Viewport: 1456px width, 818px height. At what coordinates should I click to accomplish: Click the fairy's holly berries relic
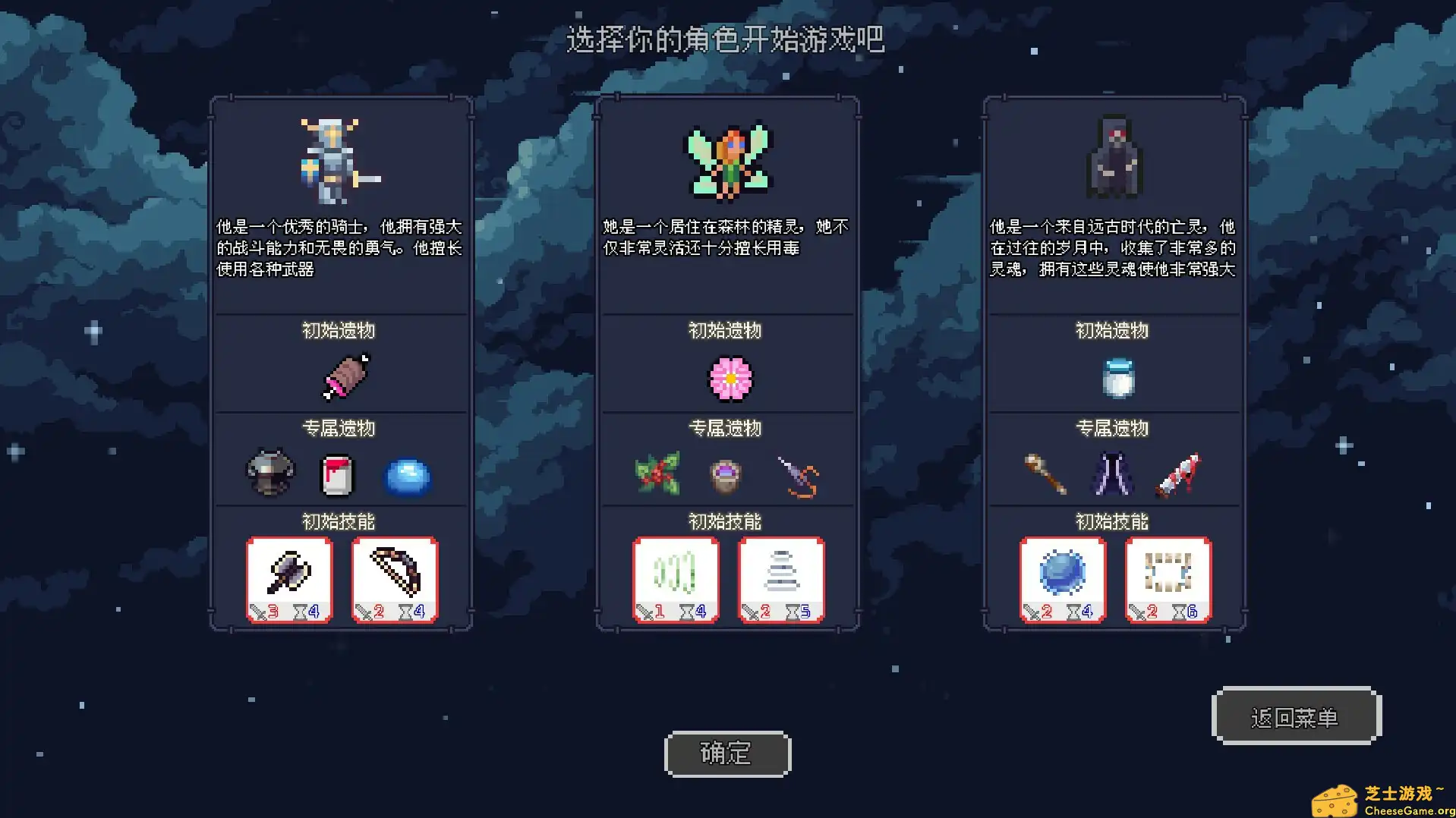(659, 474)
